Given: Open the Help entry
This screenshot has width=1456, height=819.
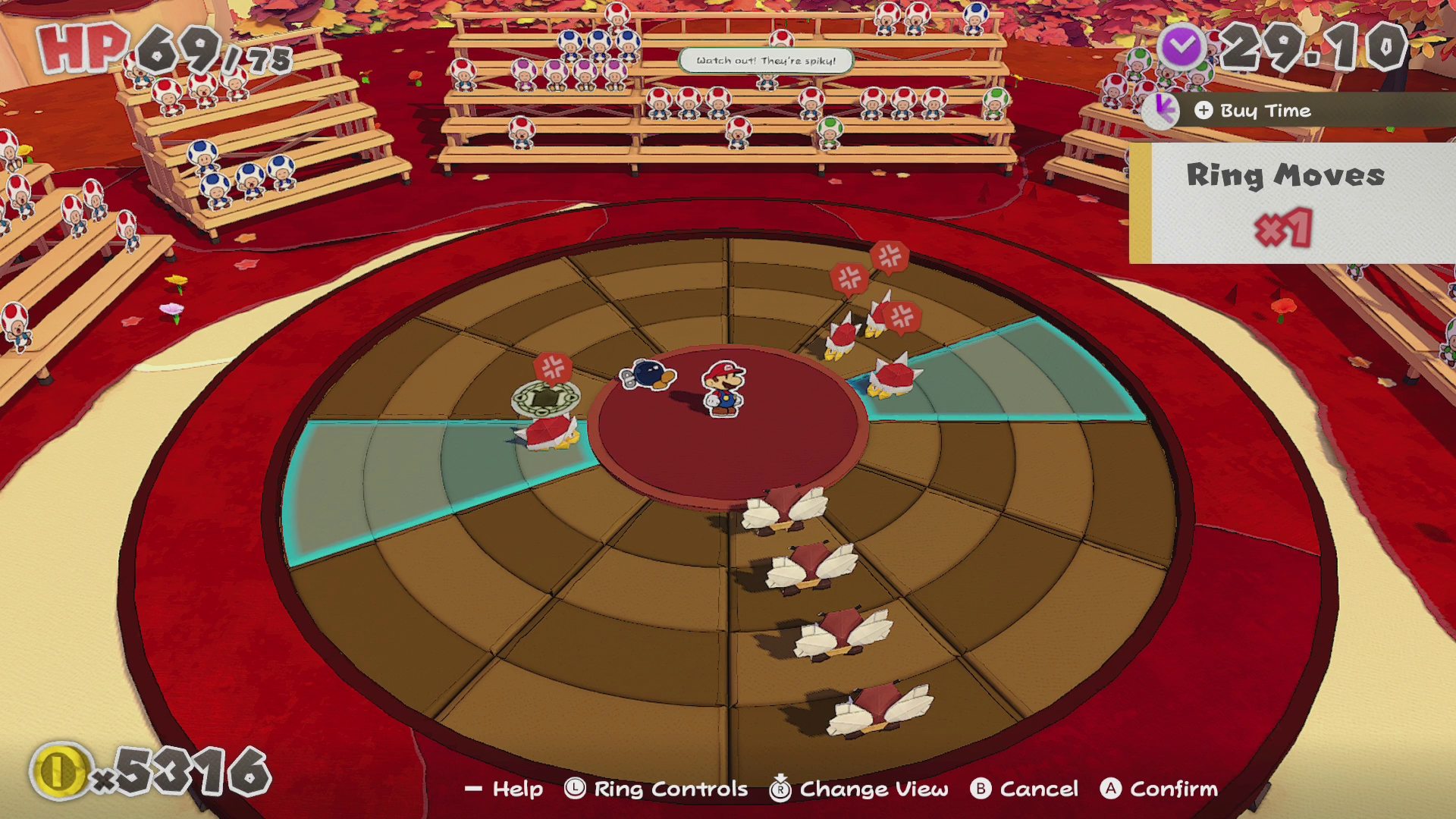Looking at the screenshot, I should (x=517, y=789).
